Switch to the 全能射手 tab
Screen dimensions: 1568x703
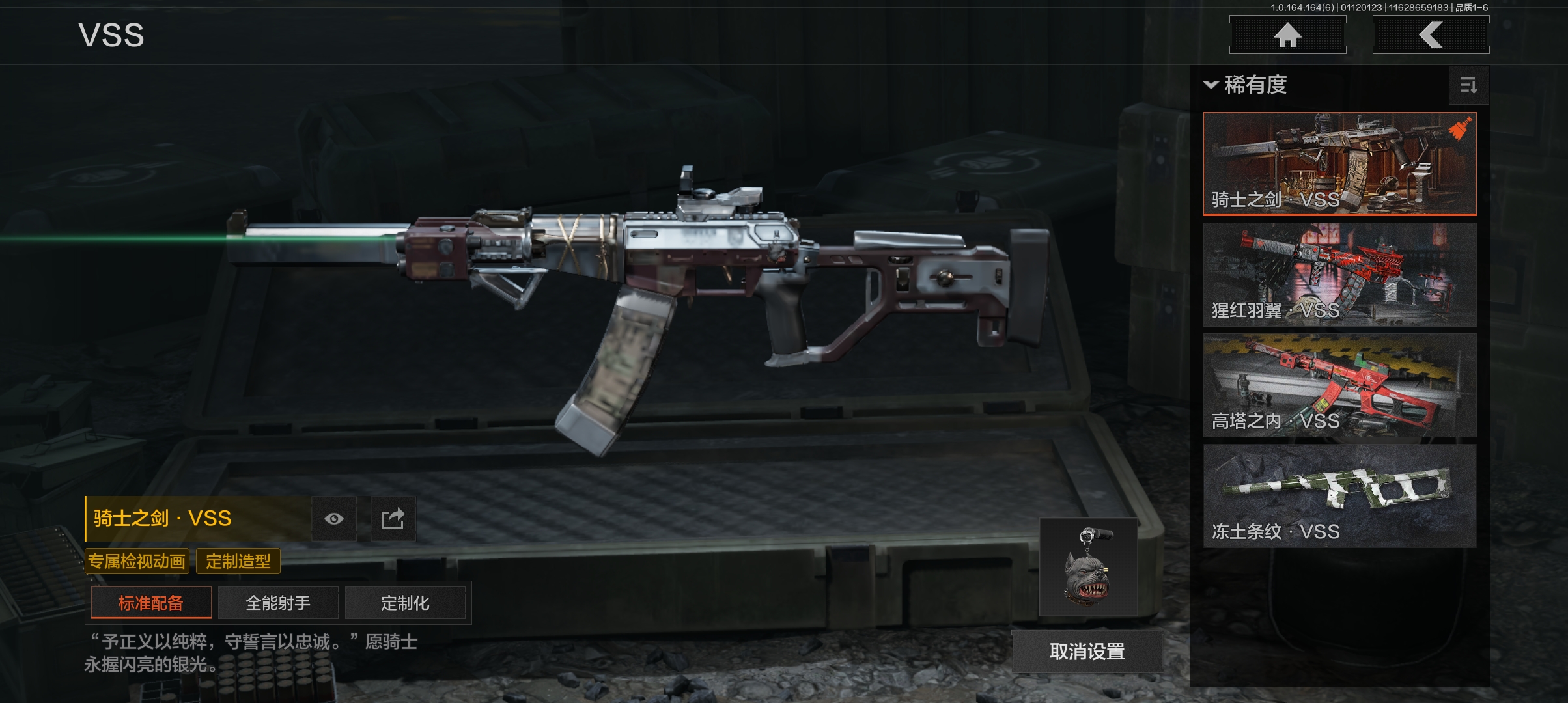[x=278, y=603]
